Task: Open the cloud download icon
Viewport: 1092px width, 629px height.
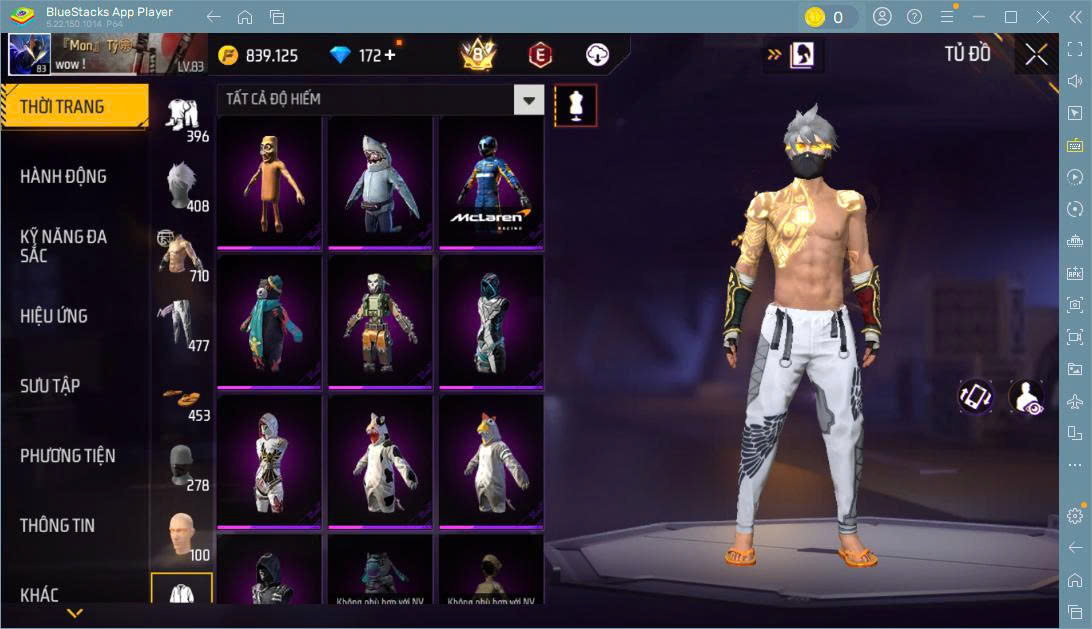Action: 597,55
